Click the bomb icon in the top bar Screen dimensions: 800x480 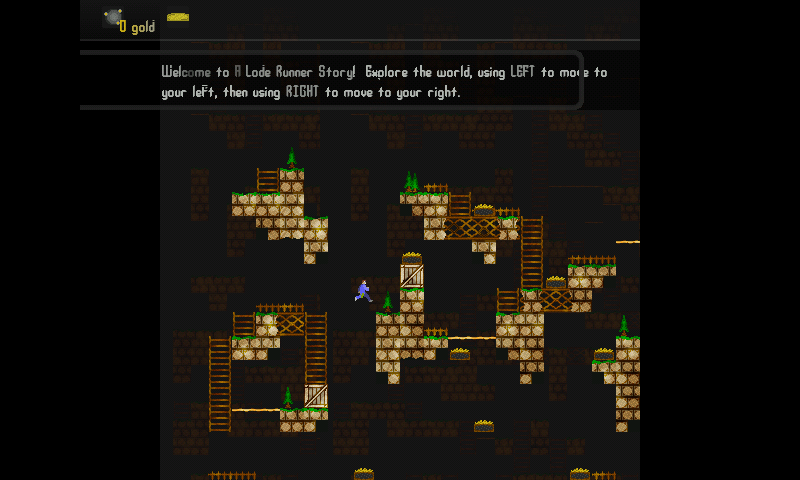point(112,18)
